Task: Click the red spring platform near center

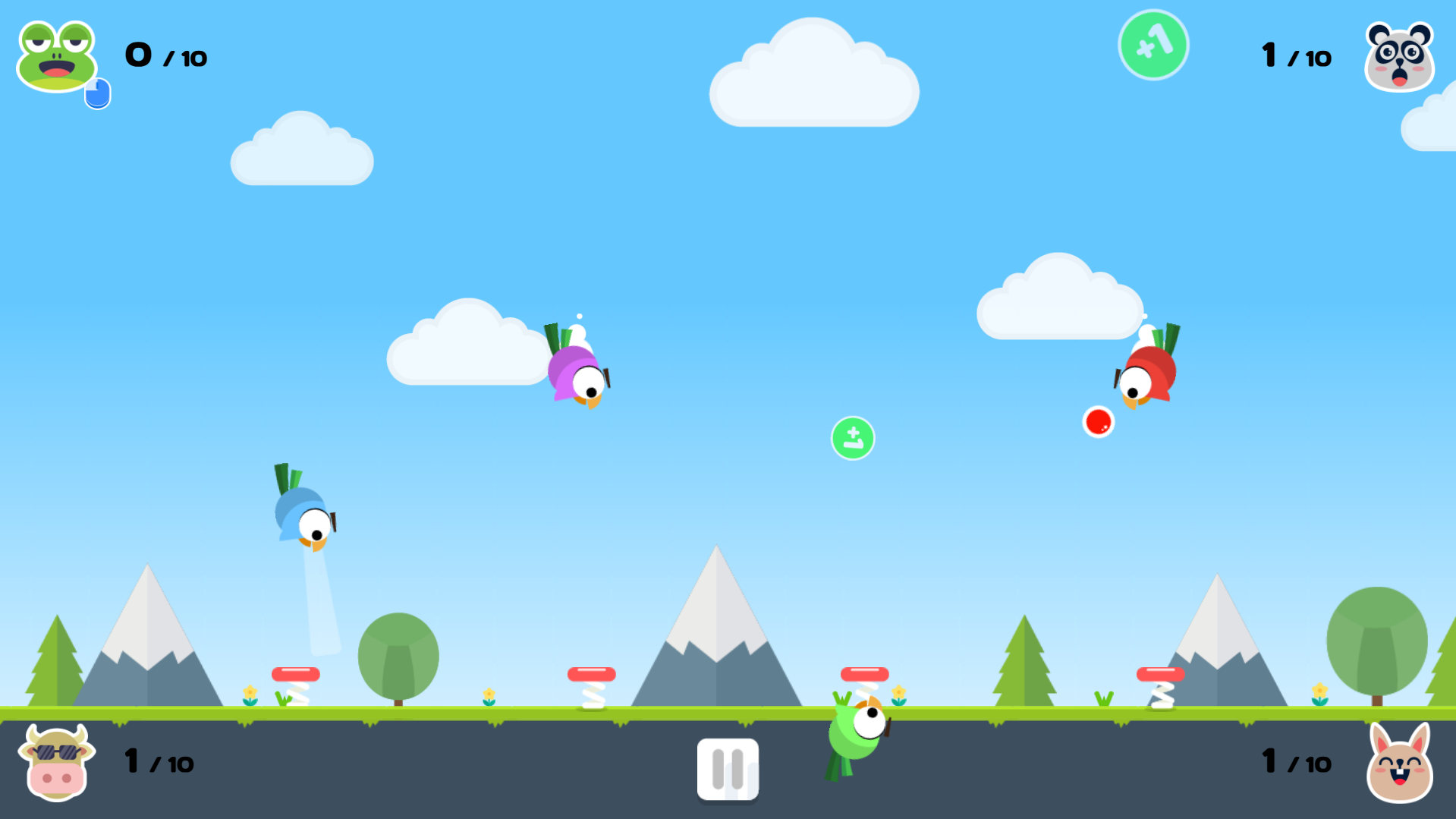Action: (x=593, y=673)
